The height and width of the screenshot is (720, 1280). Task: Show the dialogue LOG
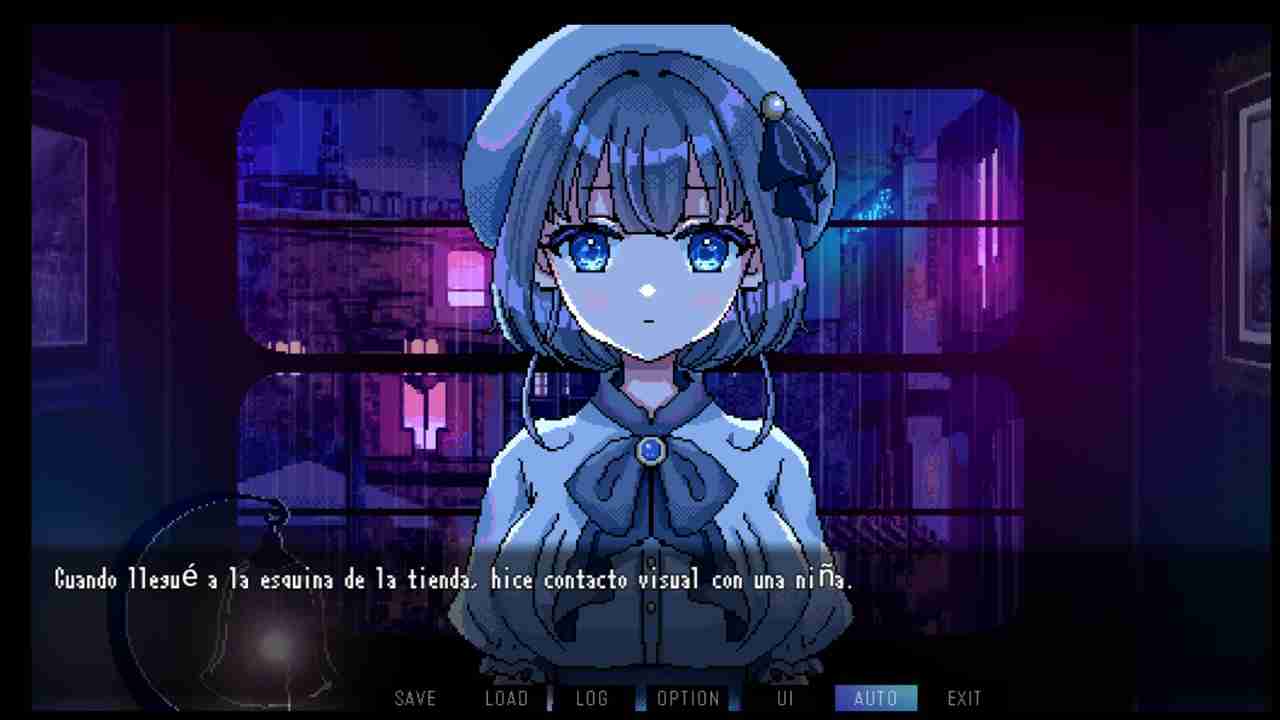(592, 698)
